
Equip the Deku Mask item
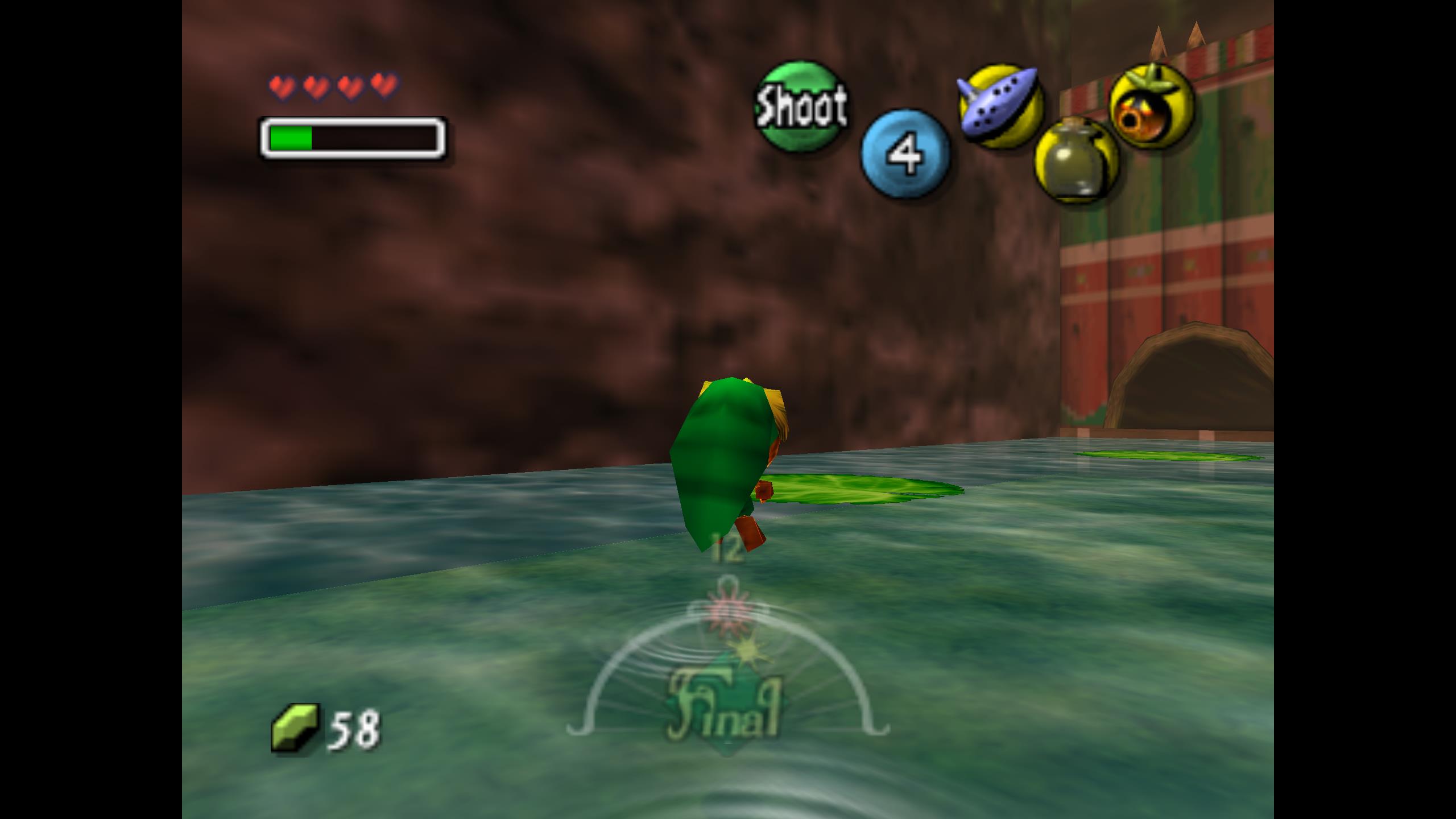coord(1151,106)
